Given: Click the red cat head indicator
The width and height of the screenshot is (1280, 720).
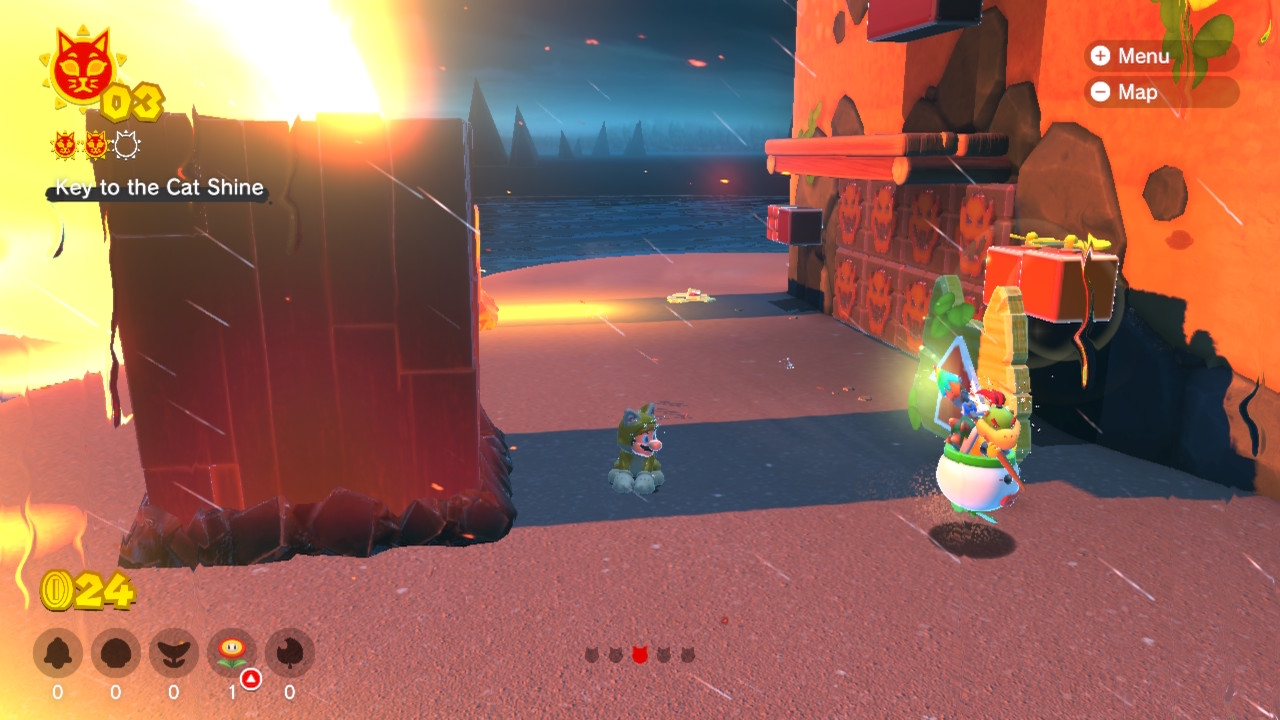Looking at the screenshot, I should click(x=639, y=655).
